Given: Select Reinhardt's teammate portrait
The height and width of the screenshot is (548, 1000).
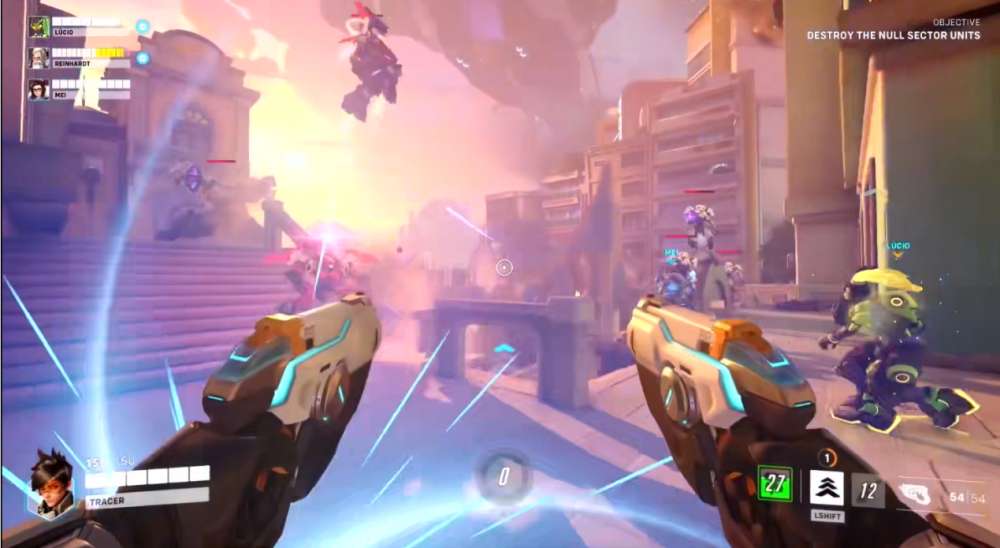Looking at the screenshot, I should tap(40, 58).
